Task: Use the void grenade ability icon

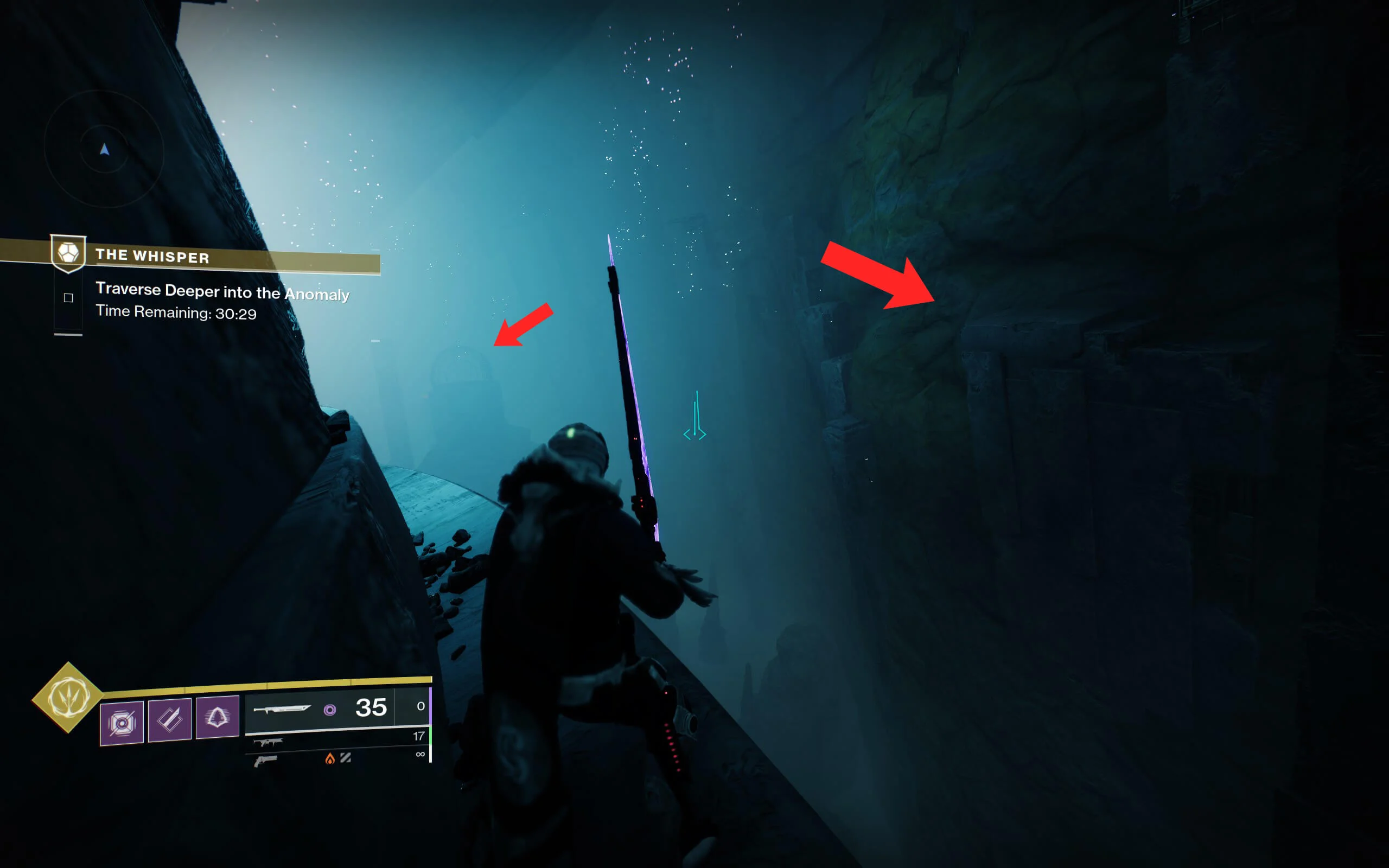Action: pos(122,723)
